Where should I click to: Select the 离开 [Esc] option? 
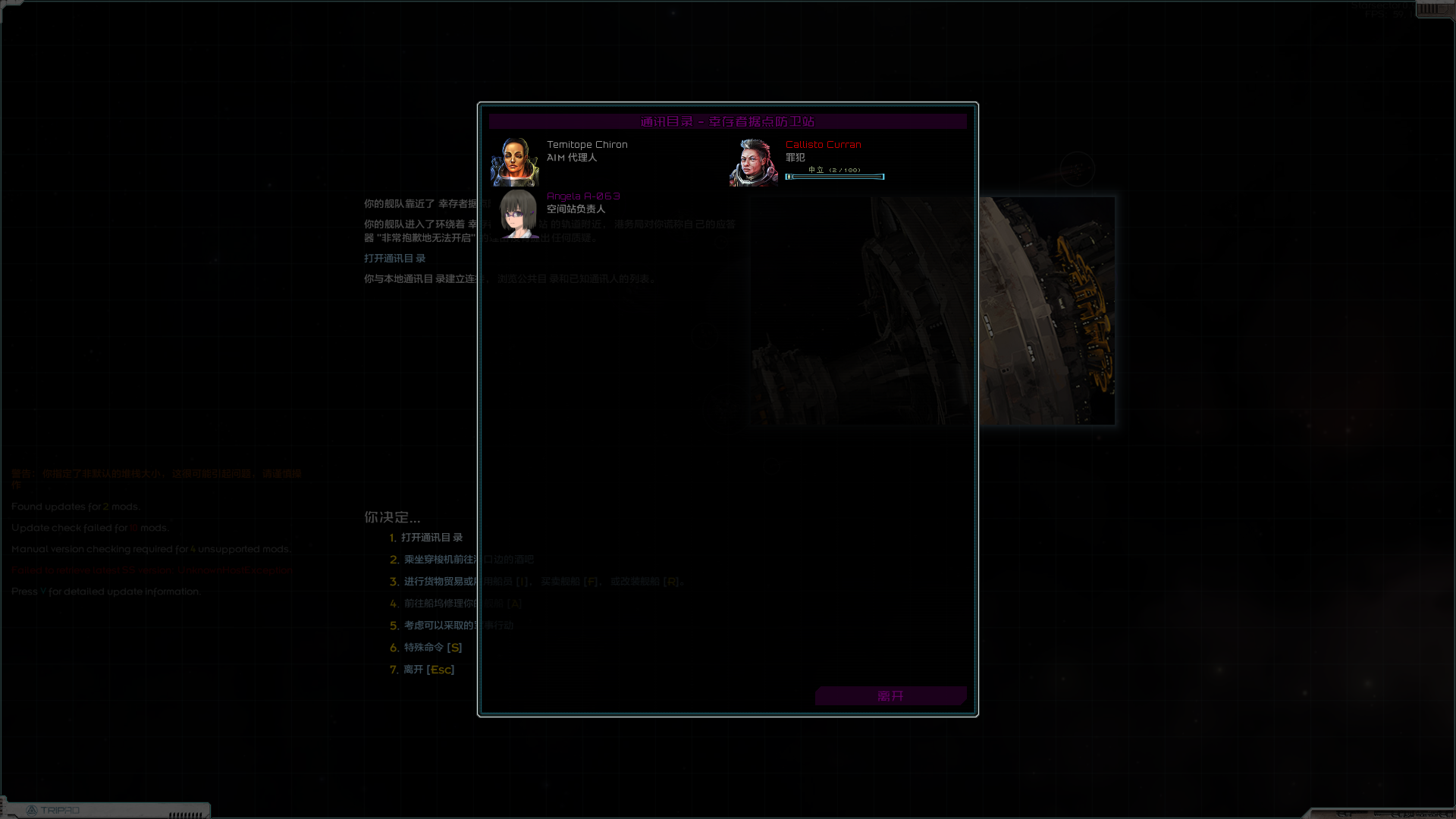[428, 669]
